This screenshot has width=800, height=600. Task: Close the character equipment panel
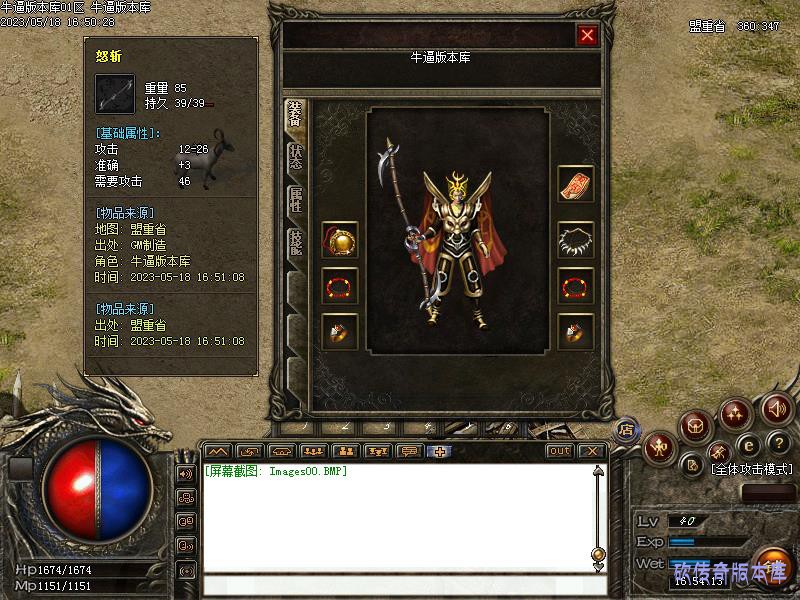click(587, 36)
